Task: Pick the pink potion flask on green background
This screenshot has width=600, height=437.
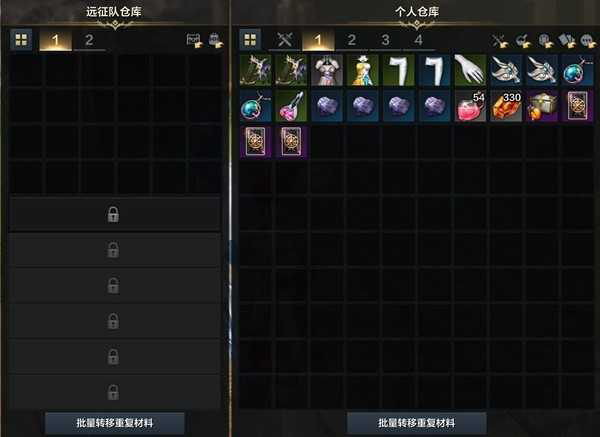Action: point(291,106)
